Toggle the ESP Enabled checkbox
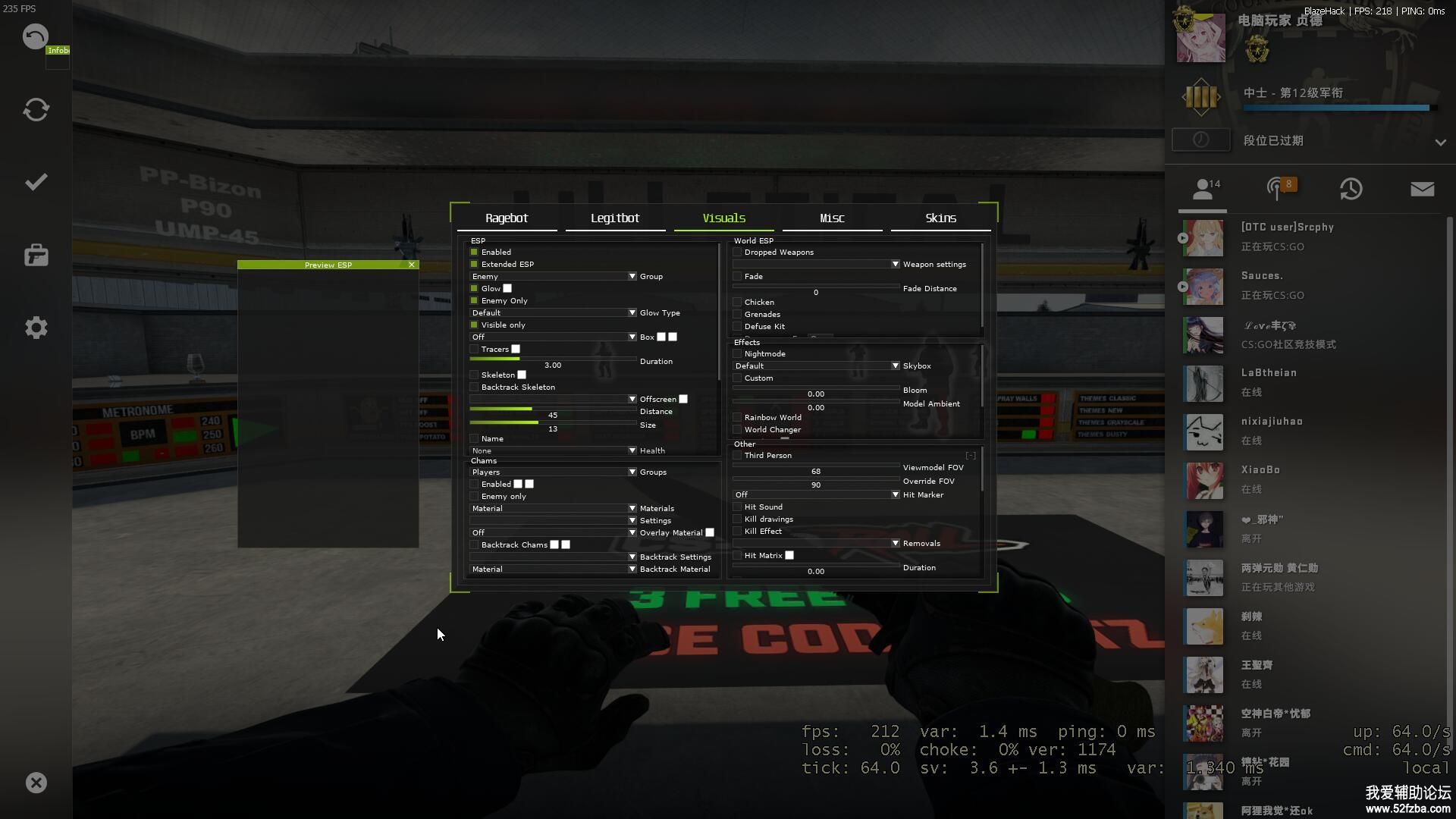 475,253
